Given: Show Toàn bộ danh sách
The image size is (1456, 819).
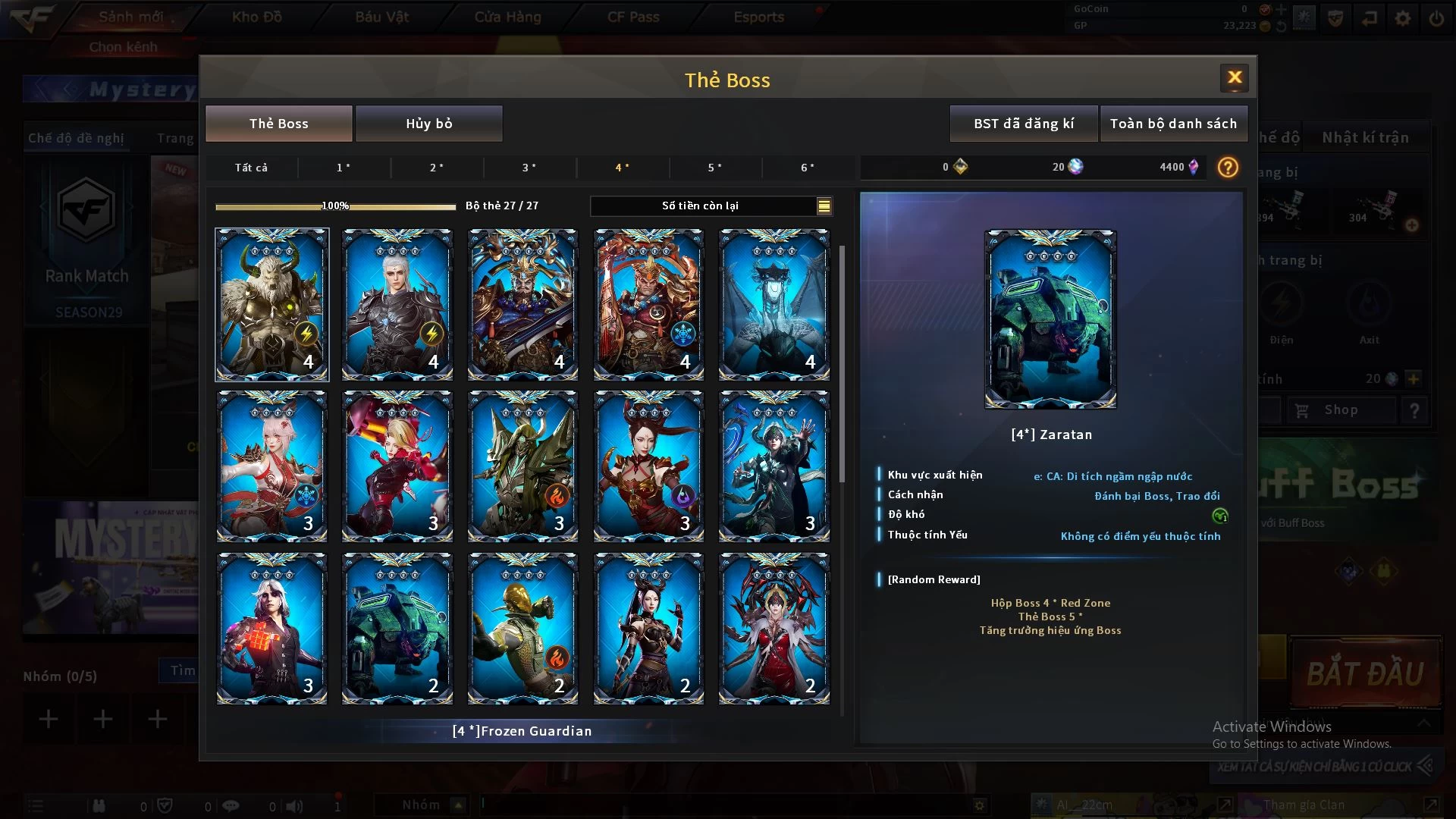Looking at the screenshot, I should [1172, 124].
